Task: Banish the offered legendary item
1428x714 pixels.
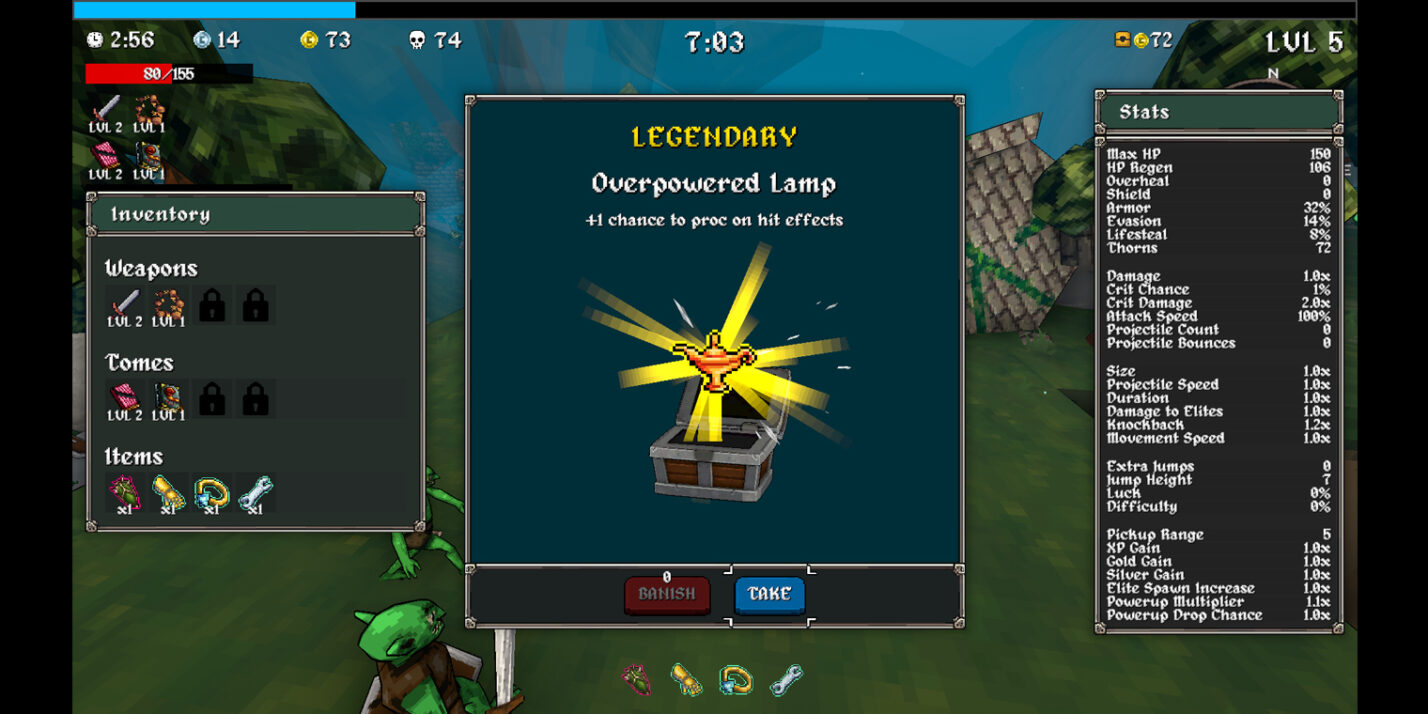Action: point(667,594)
